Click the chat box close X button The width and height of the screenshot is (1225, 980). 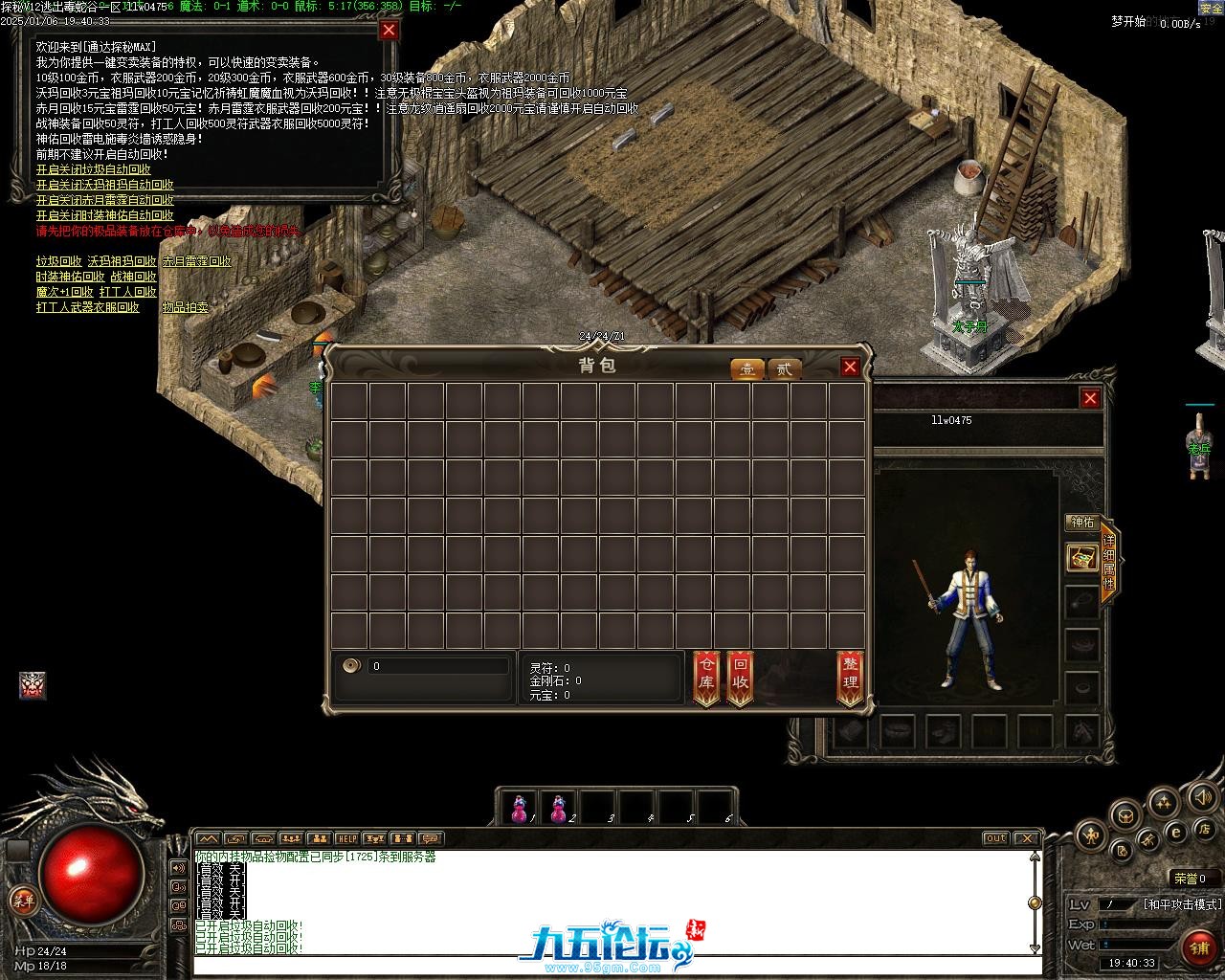(1026, 838)
